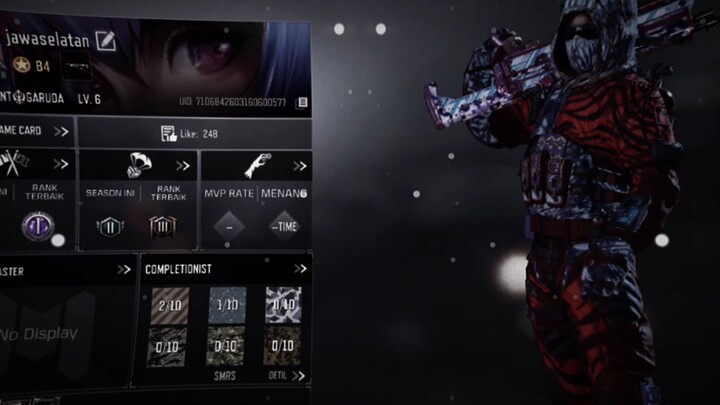Edit the jawaselatan player name

105,41
